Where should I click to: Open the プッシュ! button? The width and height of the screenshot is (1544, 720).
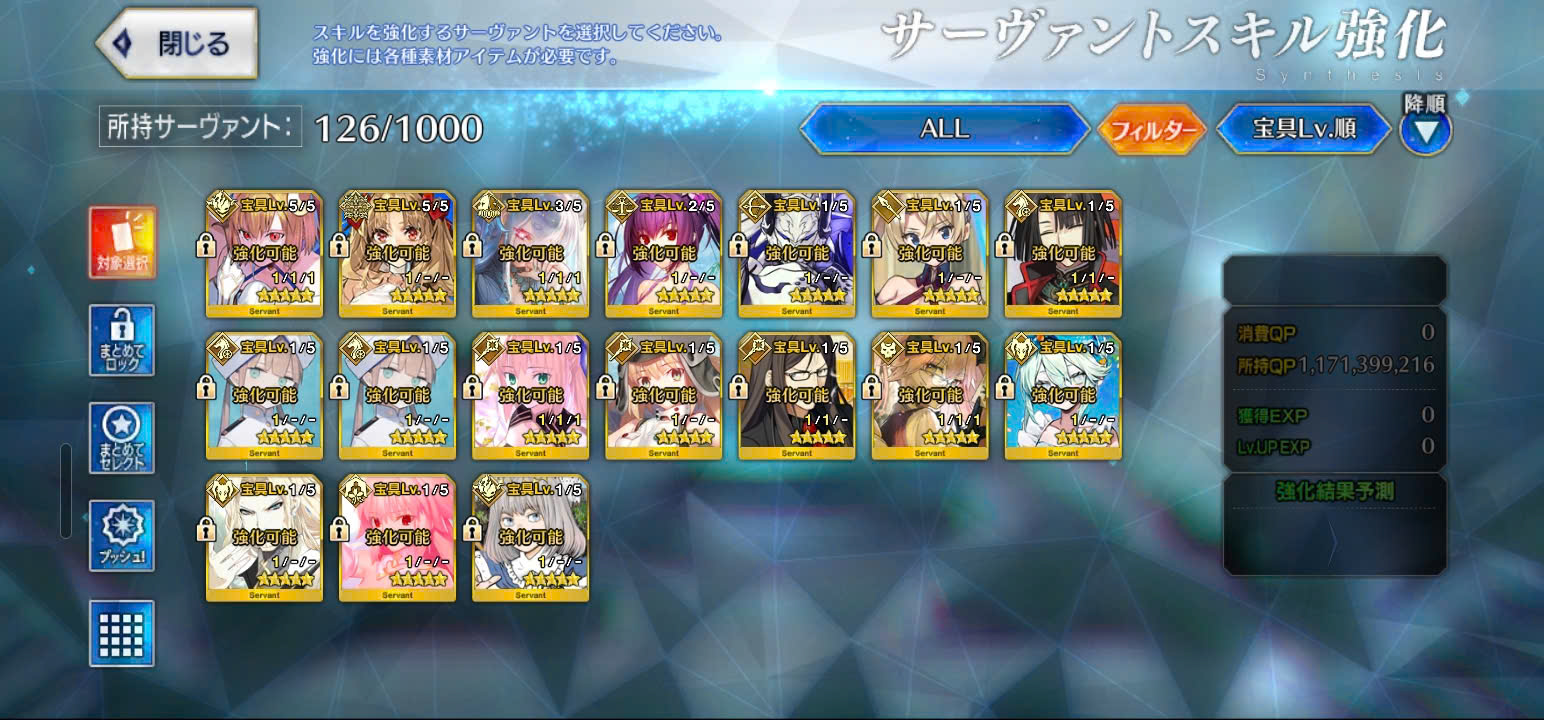pyautogui.click(x=122, y=536)
